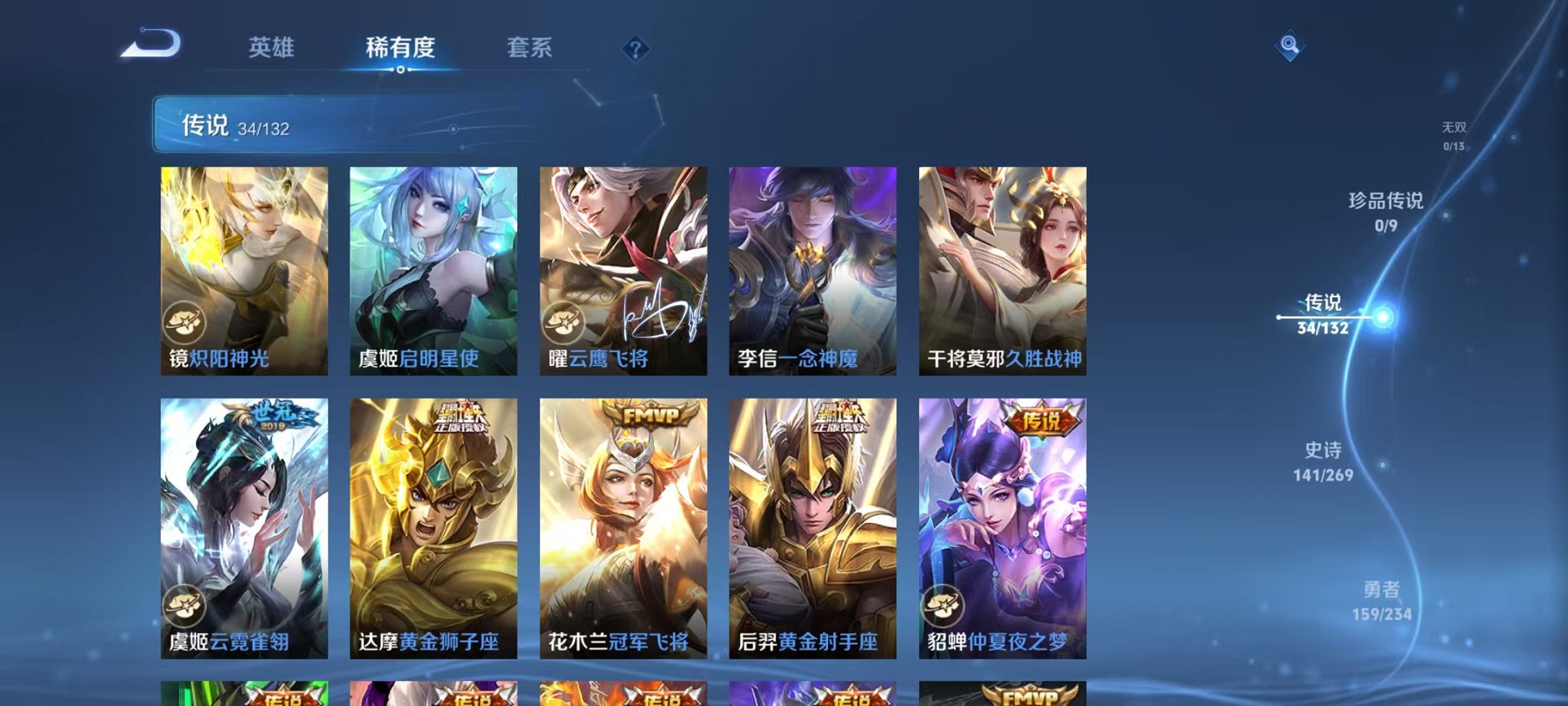The height and width of the screenshot is (706, 1568).
Task: Open the help question mark icon
Action: point(635,50)
